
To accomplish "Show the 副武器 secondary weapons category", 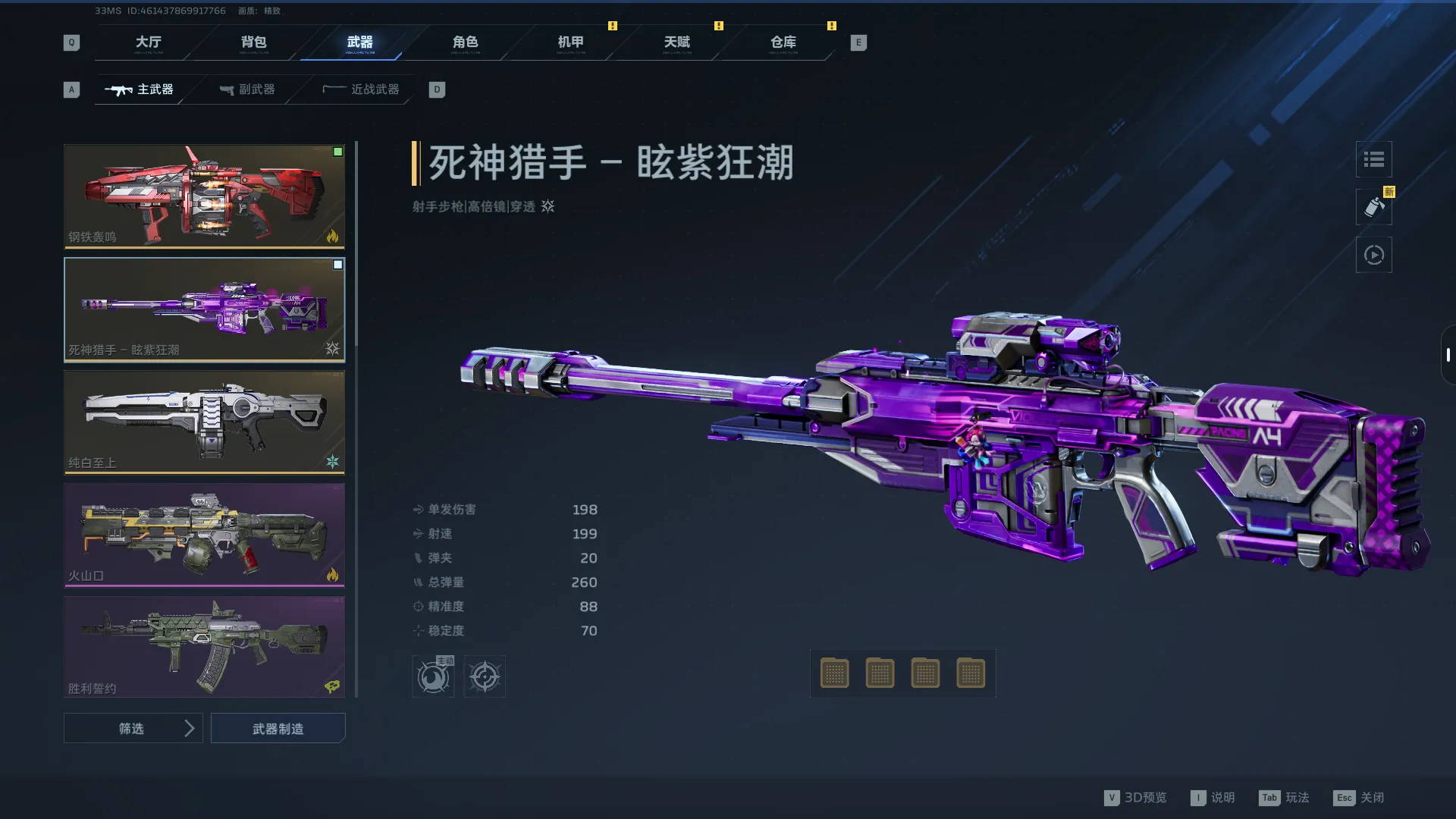I will pyautogui.click(x=247, y=89).
